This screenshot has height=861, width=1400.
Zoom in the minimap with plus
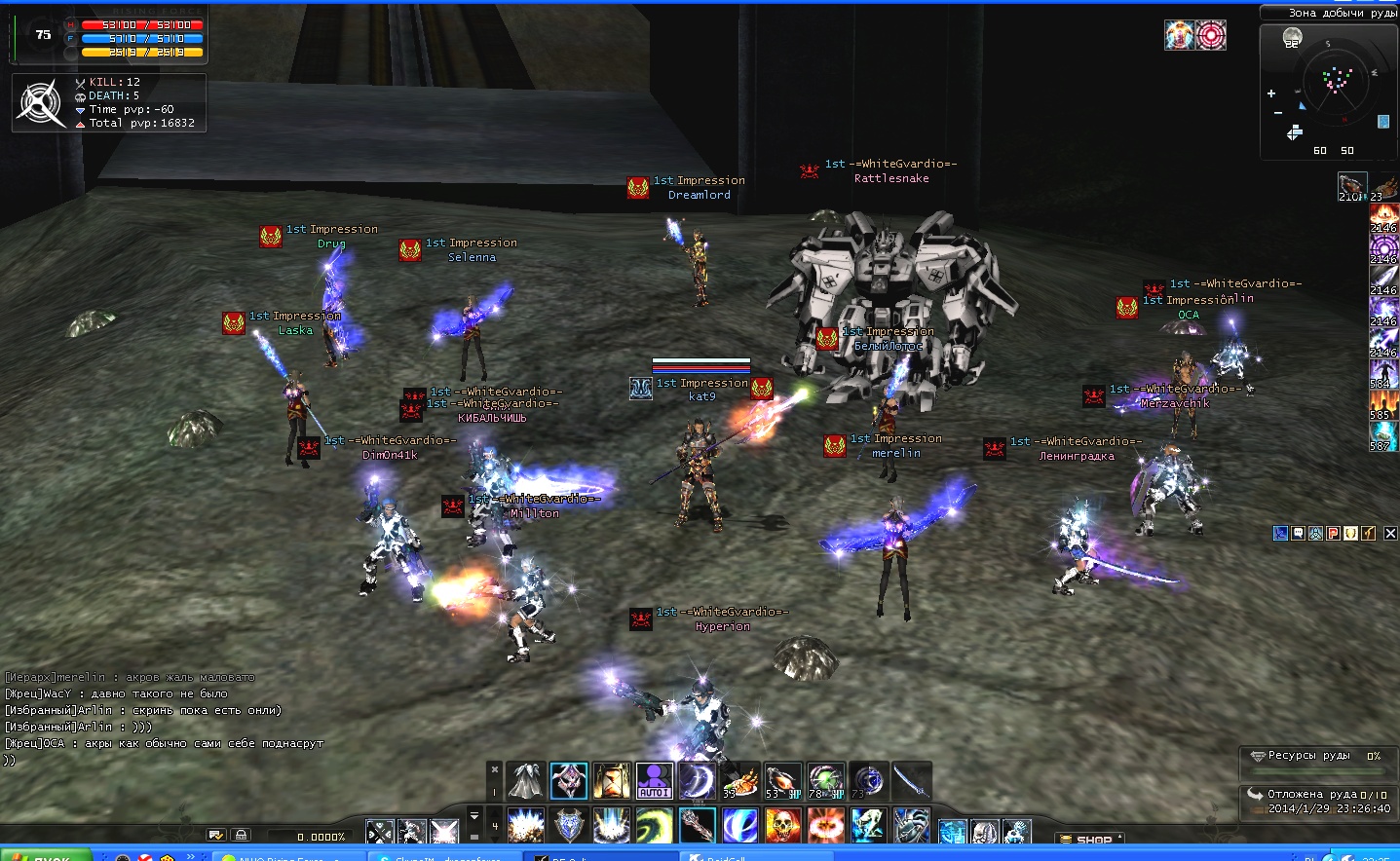tap(1271, 94)
